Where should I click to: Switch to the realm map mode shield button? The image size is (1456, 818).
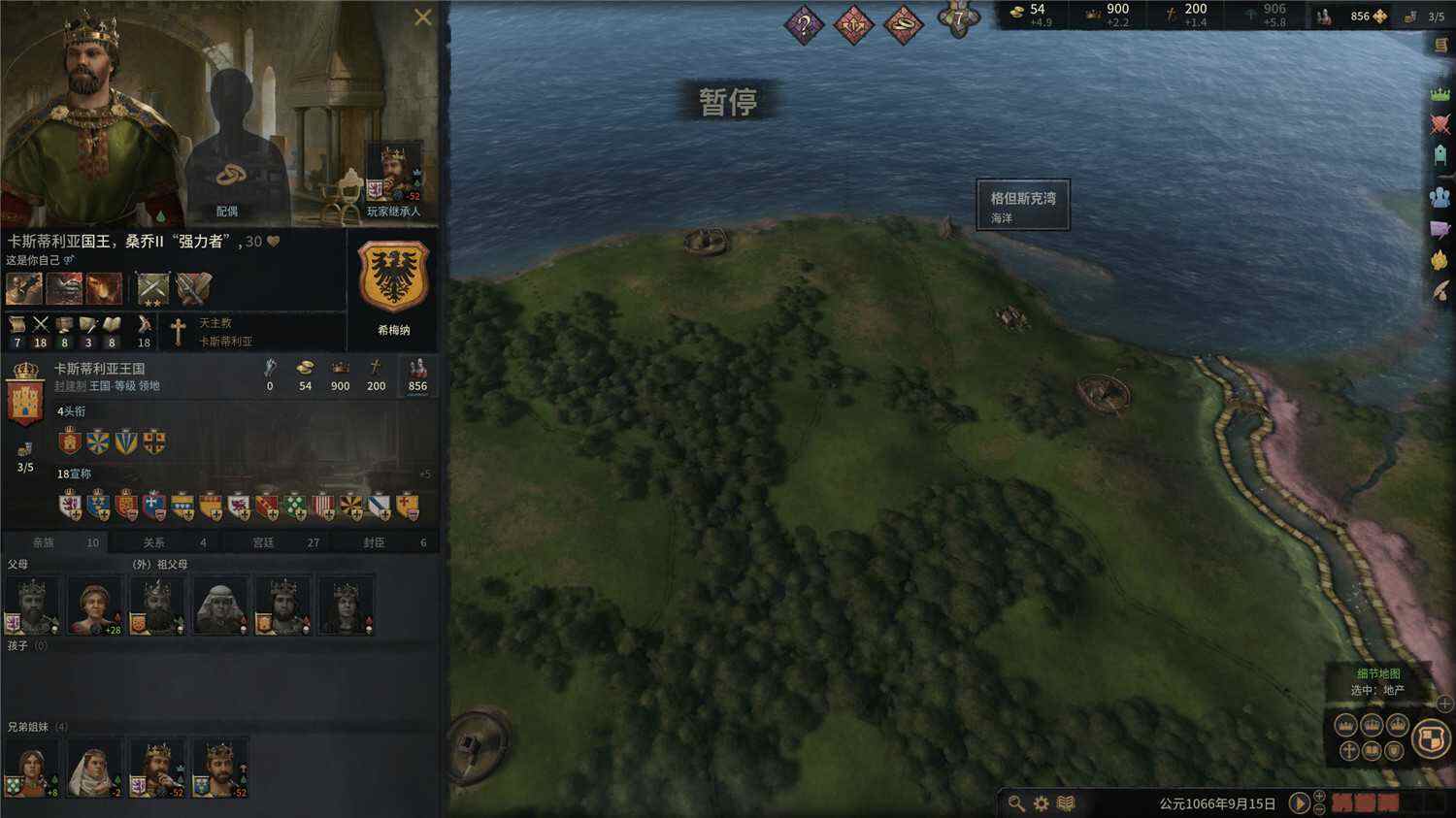[x=1431, y=739]
